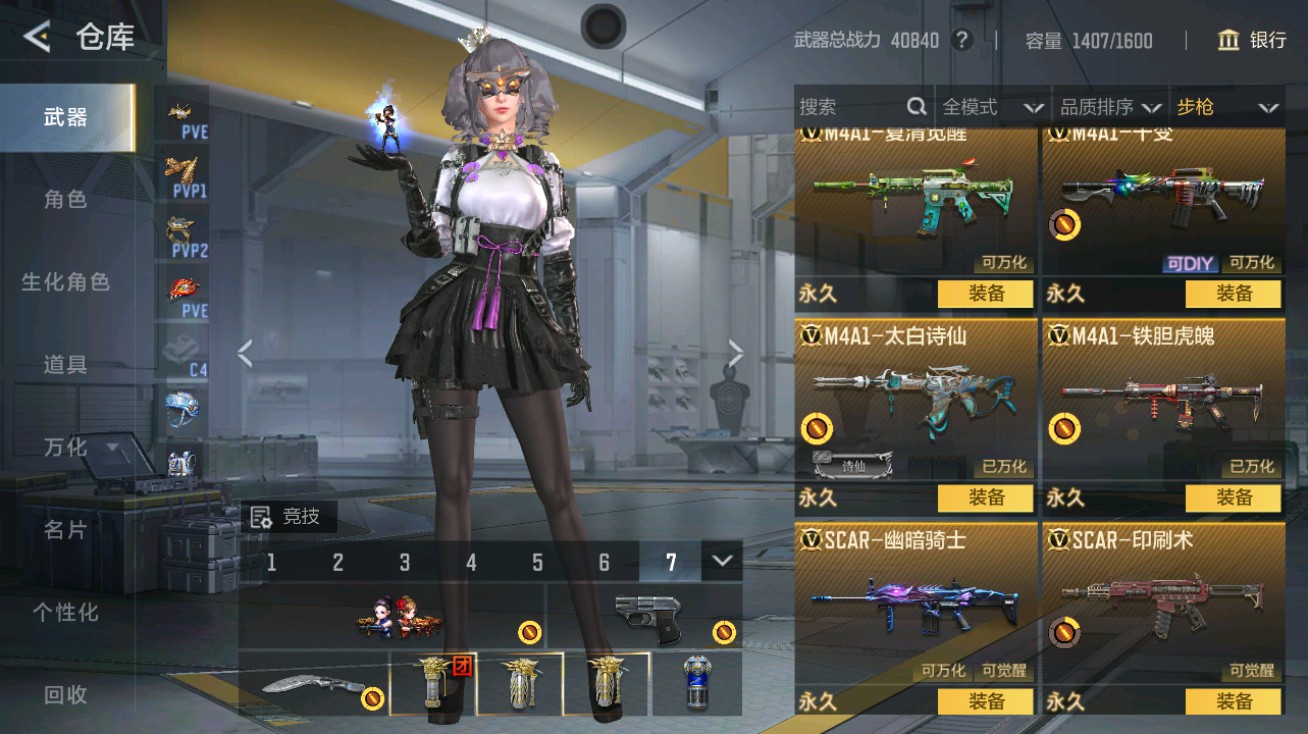The height and width of the screenshot is (734, 1308).
Task: Open the 生化角色 category
Action: (x=66, y=282)
